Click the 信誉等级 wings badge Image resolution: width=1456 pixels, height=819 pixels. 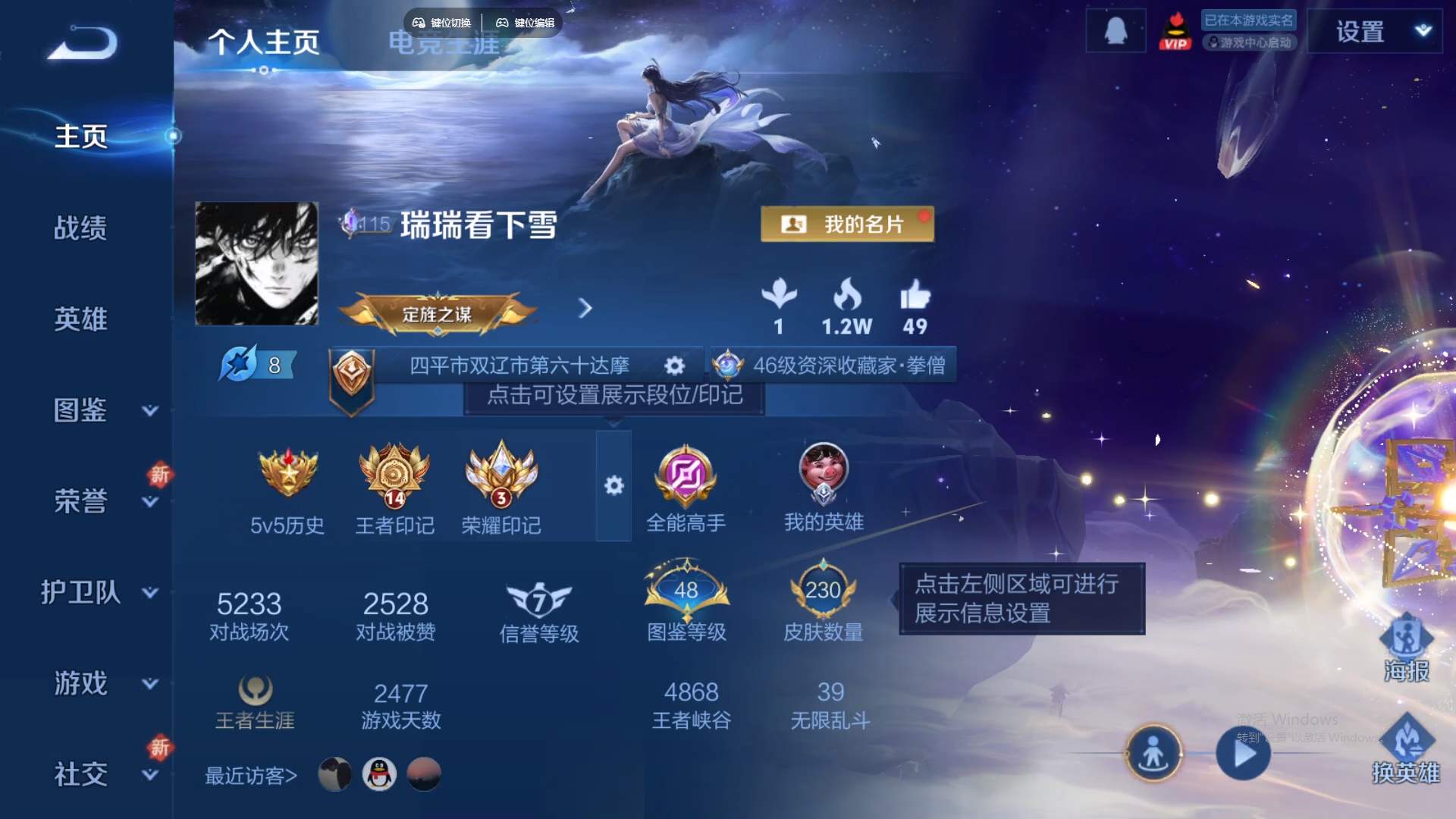pos(538,599)
